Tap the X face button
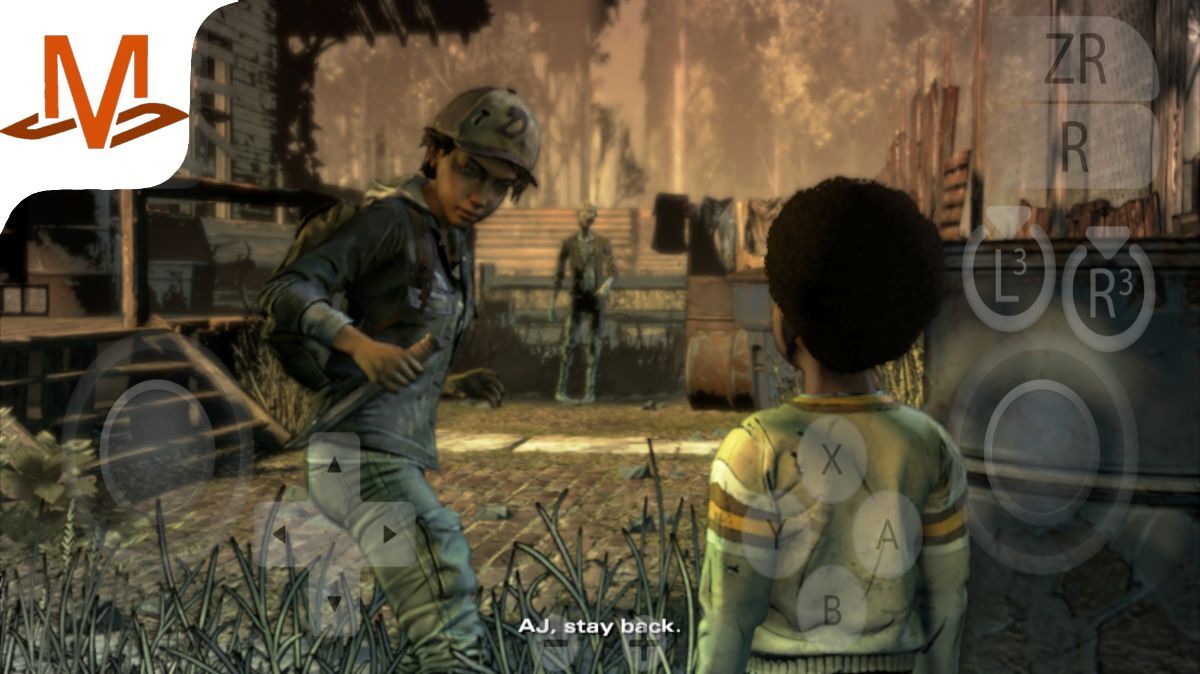Screen dimensions: 1200x674 click(x=831, y=460)
